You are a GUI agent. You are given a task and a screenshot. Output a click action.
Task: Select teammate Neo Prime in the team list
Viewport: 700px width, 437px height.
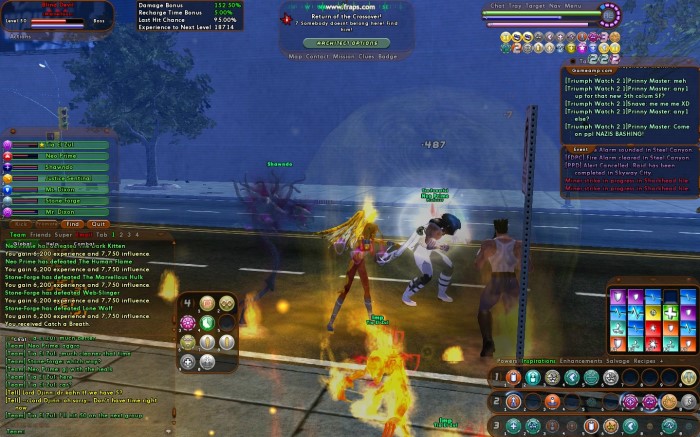point(60,155)
